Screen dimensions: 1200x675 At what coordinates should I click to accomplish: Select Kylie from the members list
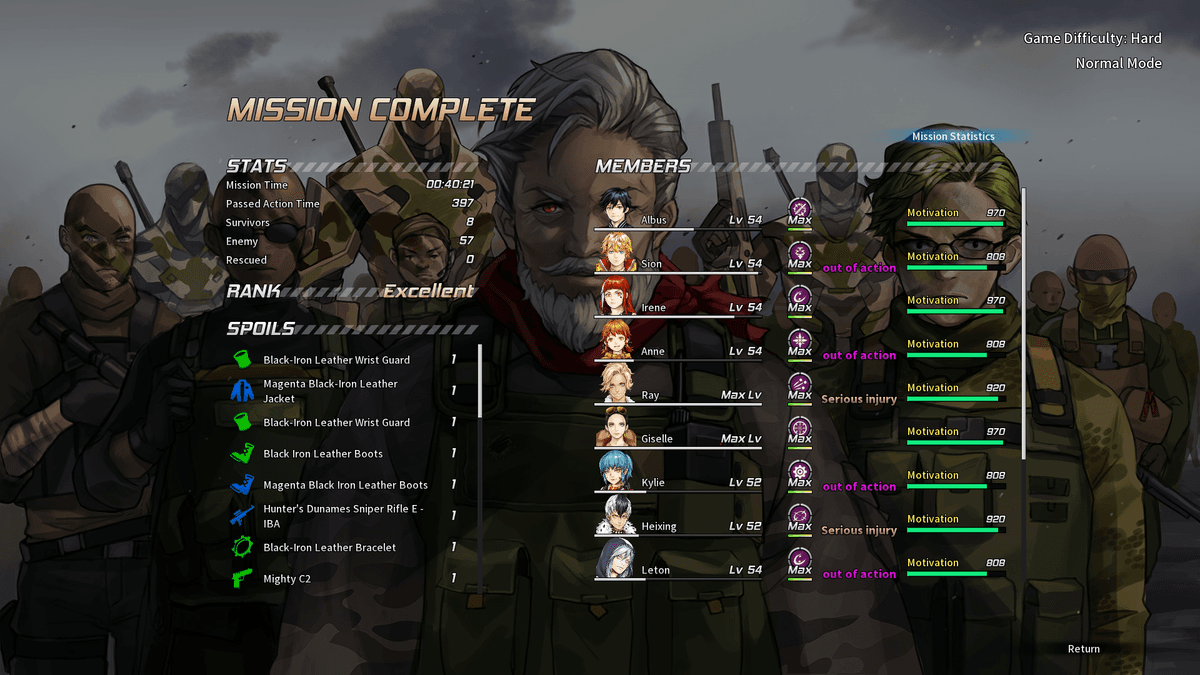tap(679, 483)
